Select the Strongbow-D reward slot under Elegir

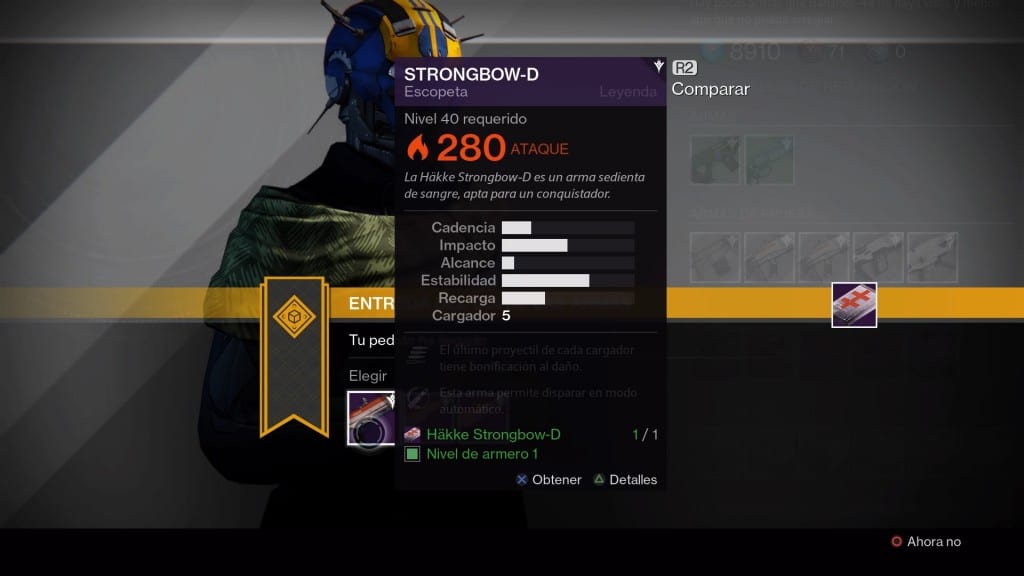[370, 417]
